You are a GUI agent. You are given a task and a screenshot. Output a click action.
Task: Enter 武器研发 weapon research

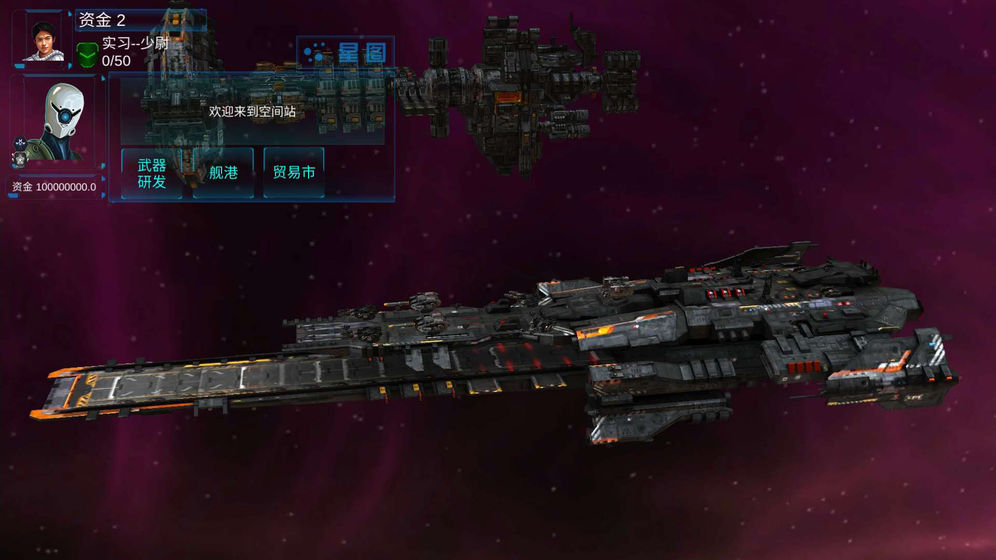click(x=152, y=173)
